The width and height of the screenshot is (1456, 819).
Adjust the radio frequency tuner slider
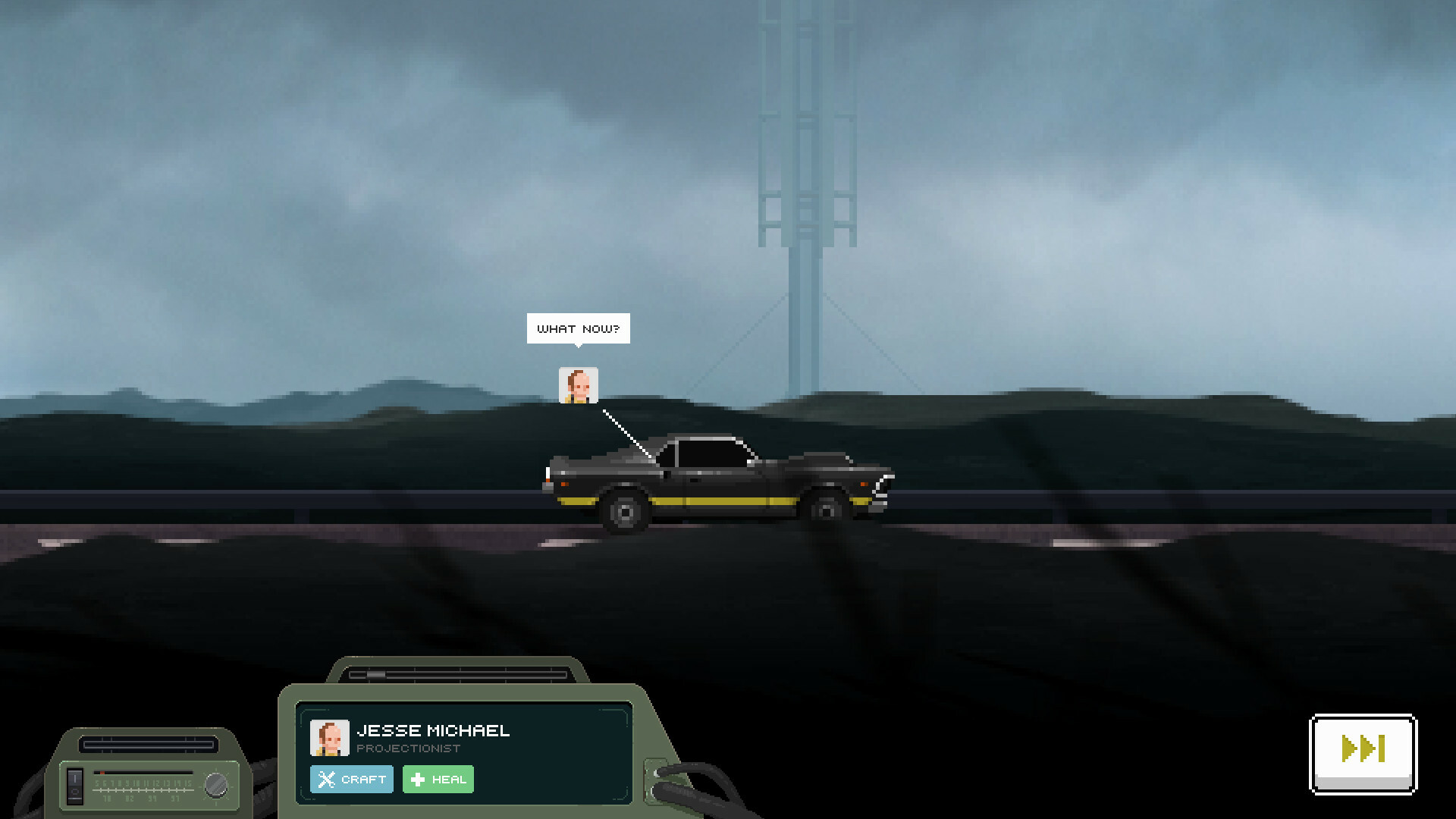click(144, 773)
